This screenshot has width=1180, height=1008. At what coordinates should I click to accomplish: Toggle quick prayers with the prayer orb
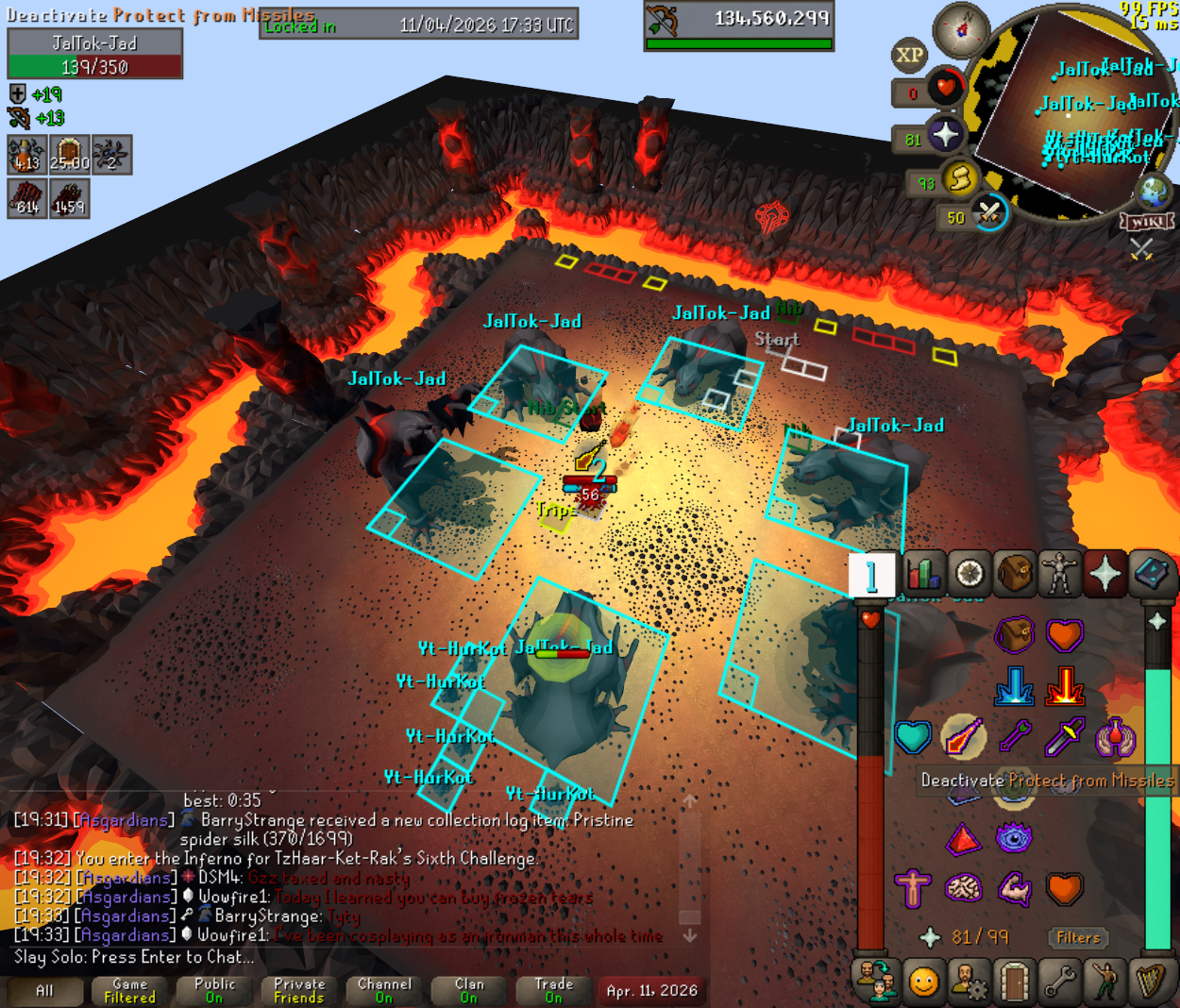tap(944, 135)
